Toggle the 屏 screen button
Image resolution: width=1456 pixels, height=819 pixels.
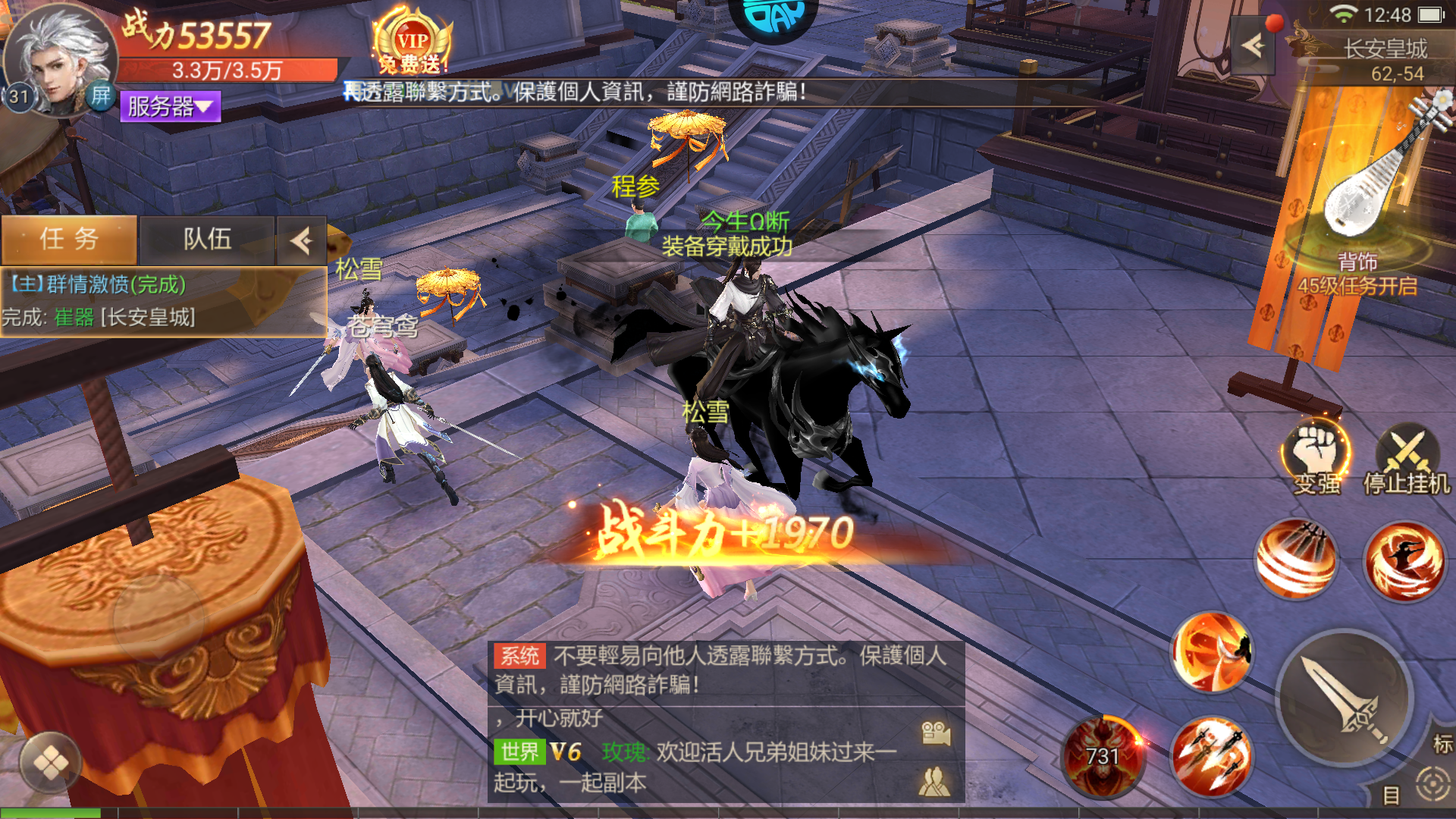coord(101,96)
